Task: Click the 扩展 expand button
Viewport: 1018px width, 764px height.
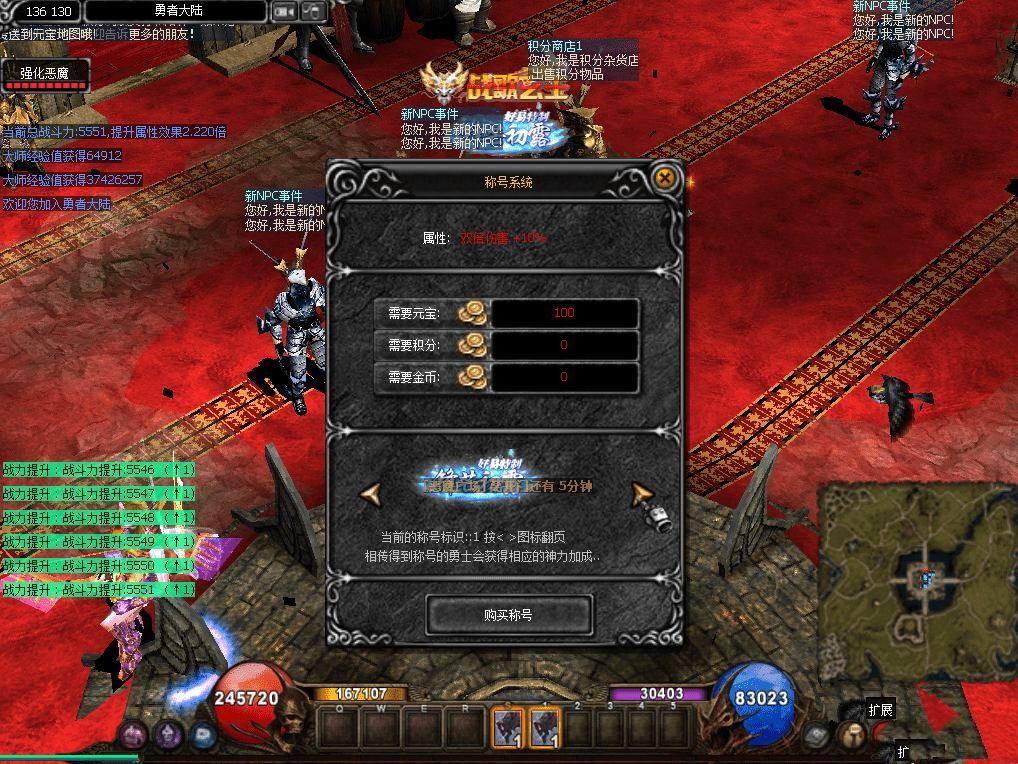Action: tap(880, 710)
